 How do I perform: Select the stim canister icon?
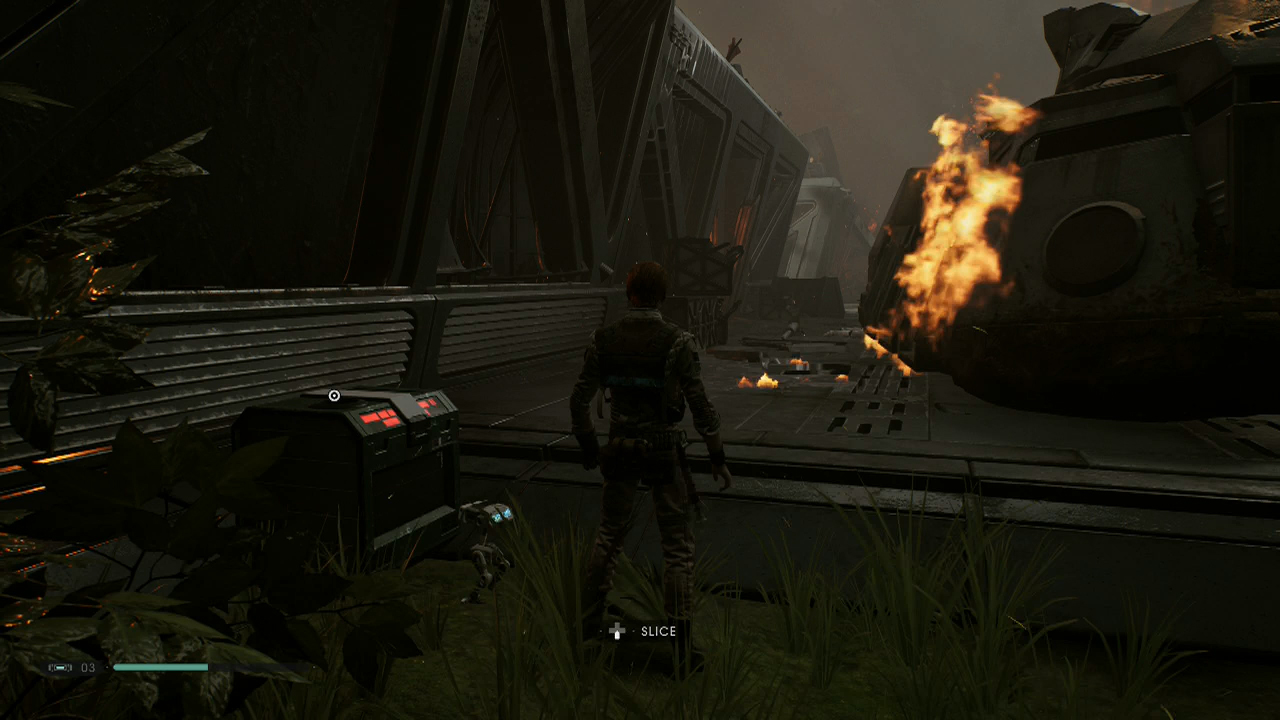pos(61,667)
